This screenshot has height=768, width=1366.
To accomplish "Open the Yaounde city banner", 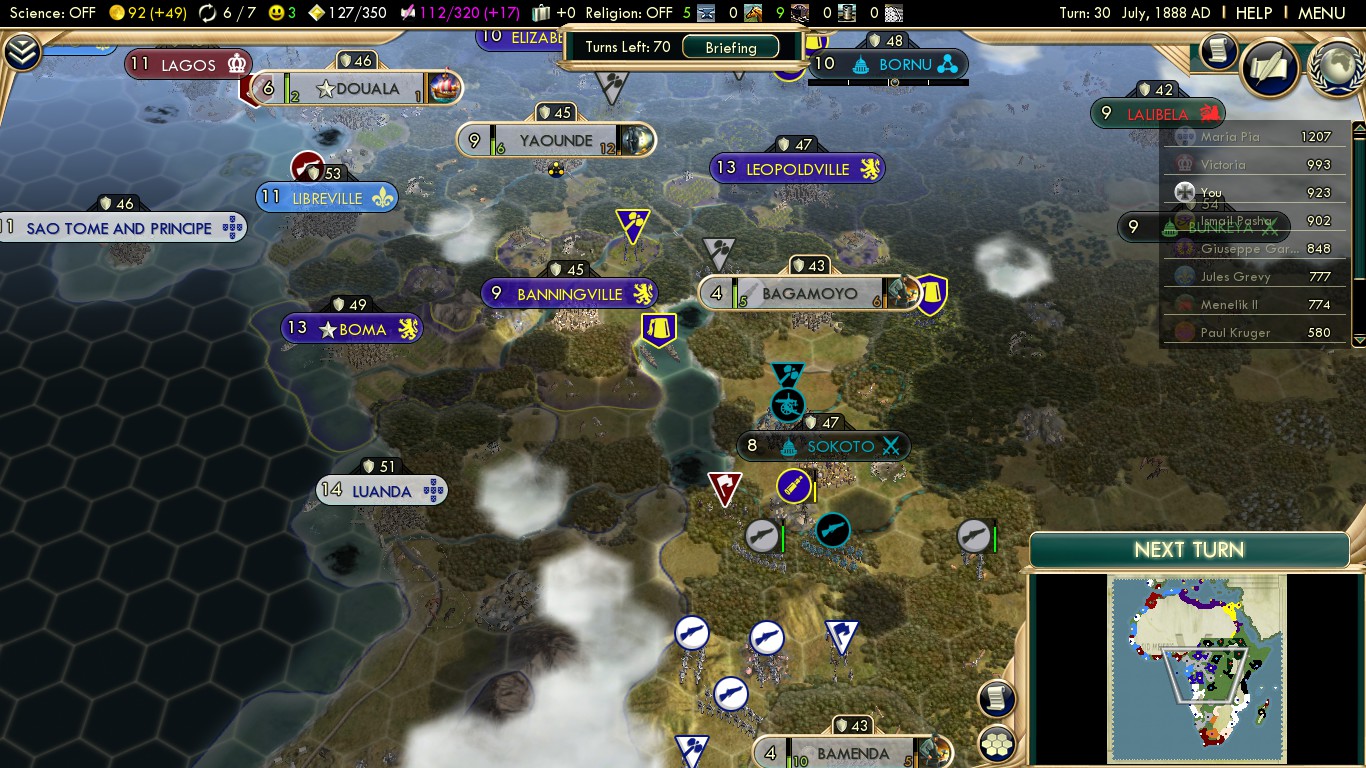I will coord(556,141).
